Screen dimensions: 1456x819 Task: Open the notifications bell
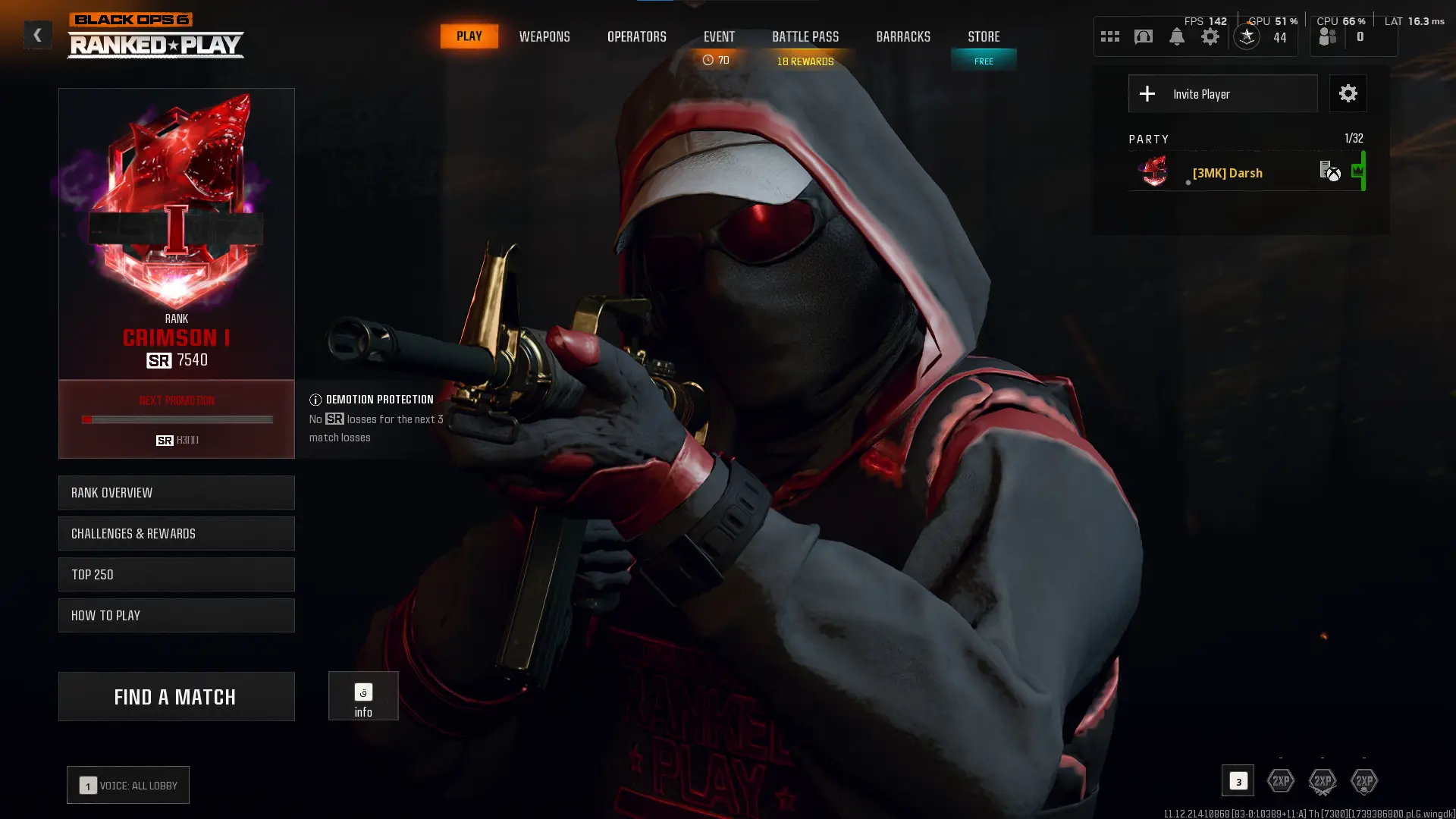point(1177,36)
